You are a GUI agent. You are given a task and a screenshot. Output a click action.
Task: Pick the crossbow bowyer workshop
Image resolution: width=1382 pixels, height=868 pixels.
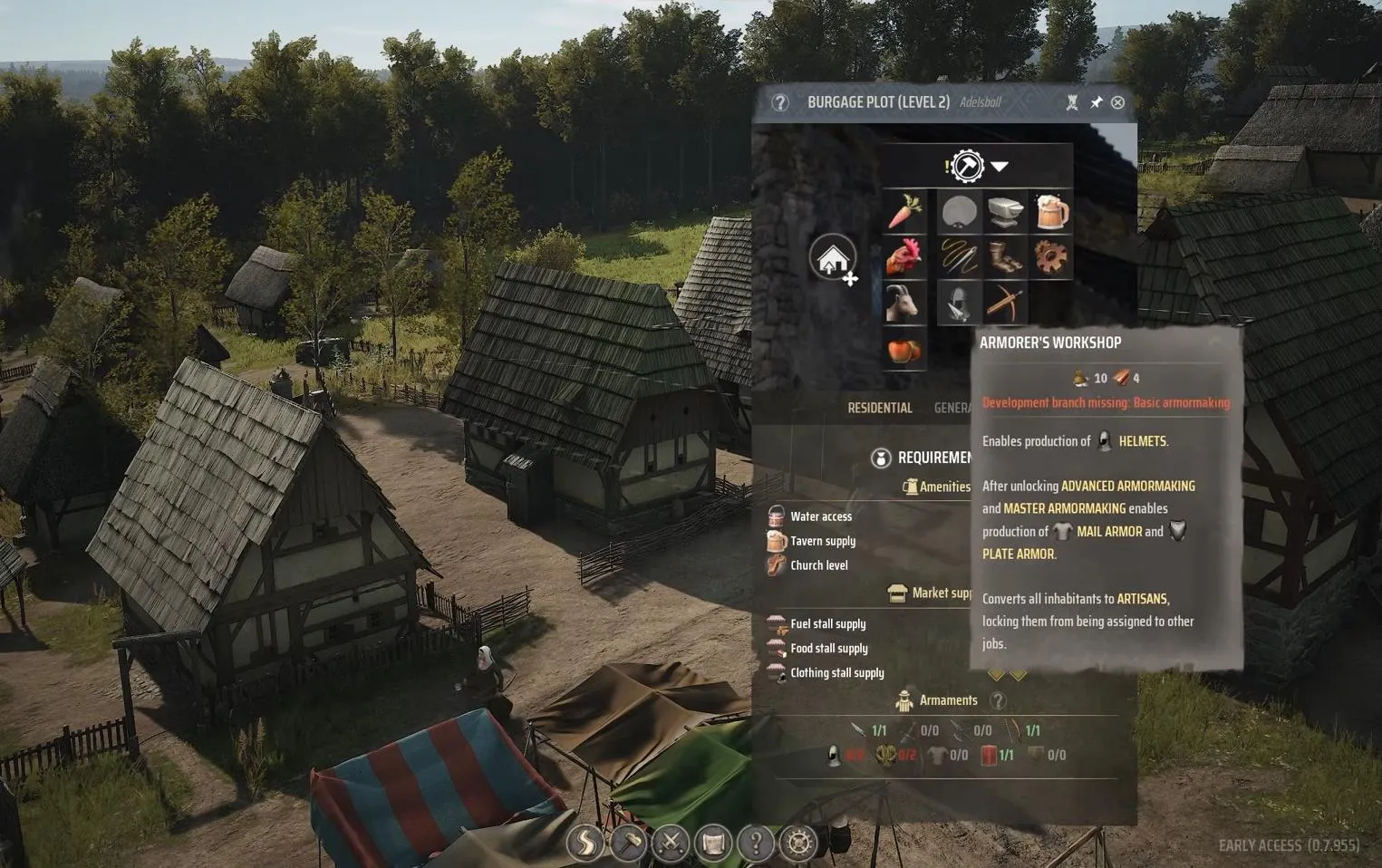[1005, 303]
